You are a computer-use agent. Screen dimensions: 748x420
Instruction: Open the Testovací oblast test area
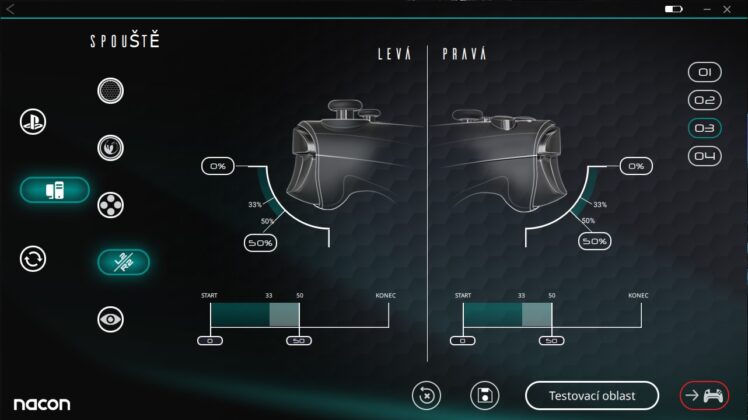pyautogui.click(x=592, y=395)
